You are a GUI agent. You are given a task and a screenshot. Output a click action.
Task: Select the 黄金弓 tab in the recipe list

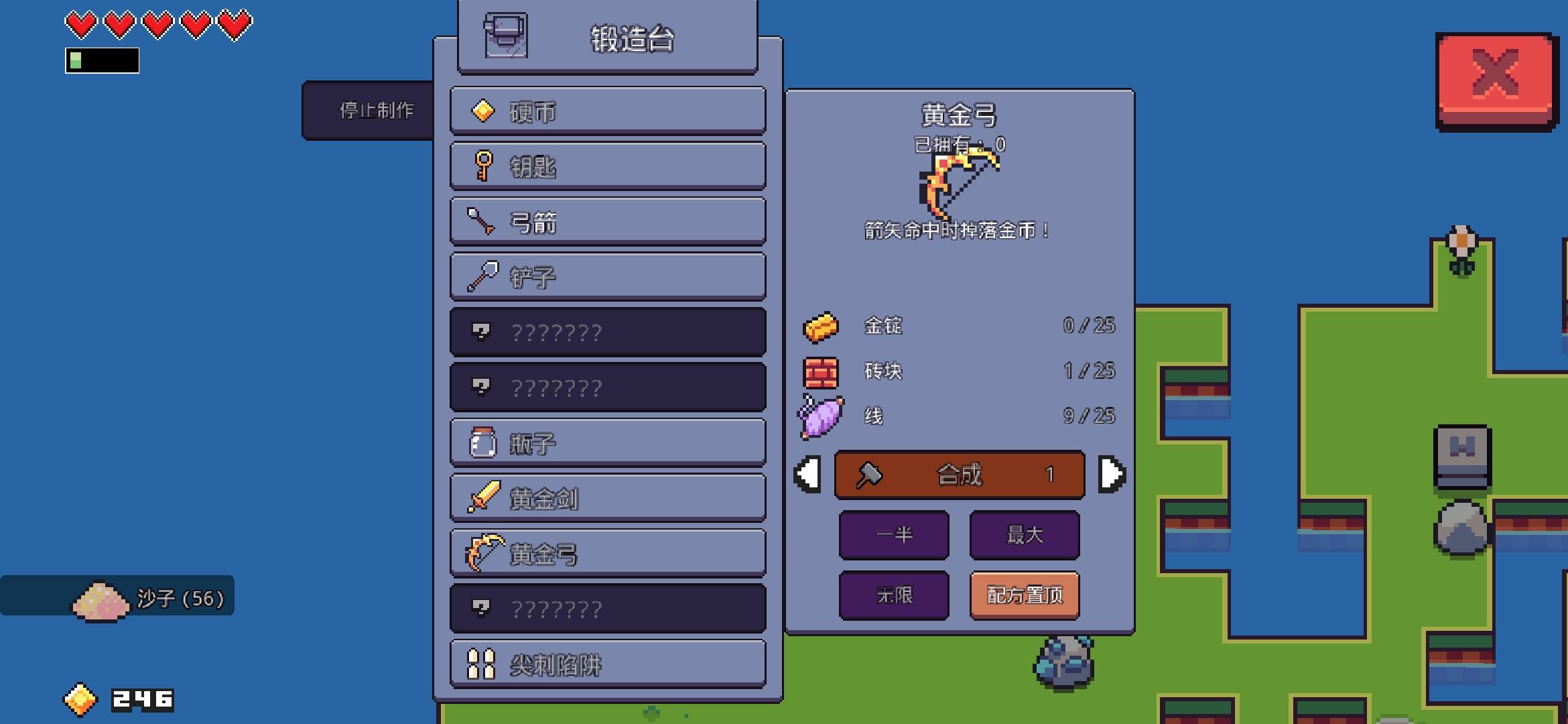[x=606, y=553]
